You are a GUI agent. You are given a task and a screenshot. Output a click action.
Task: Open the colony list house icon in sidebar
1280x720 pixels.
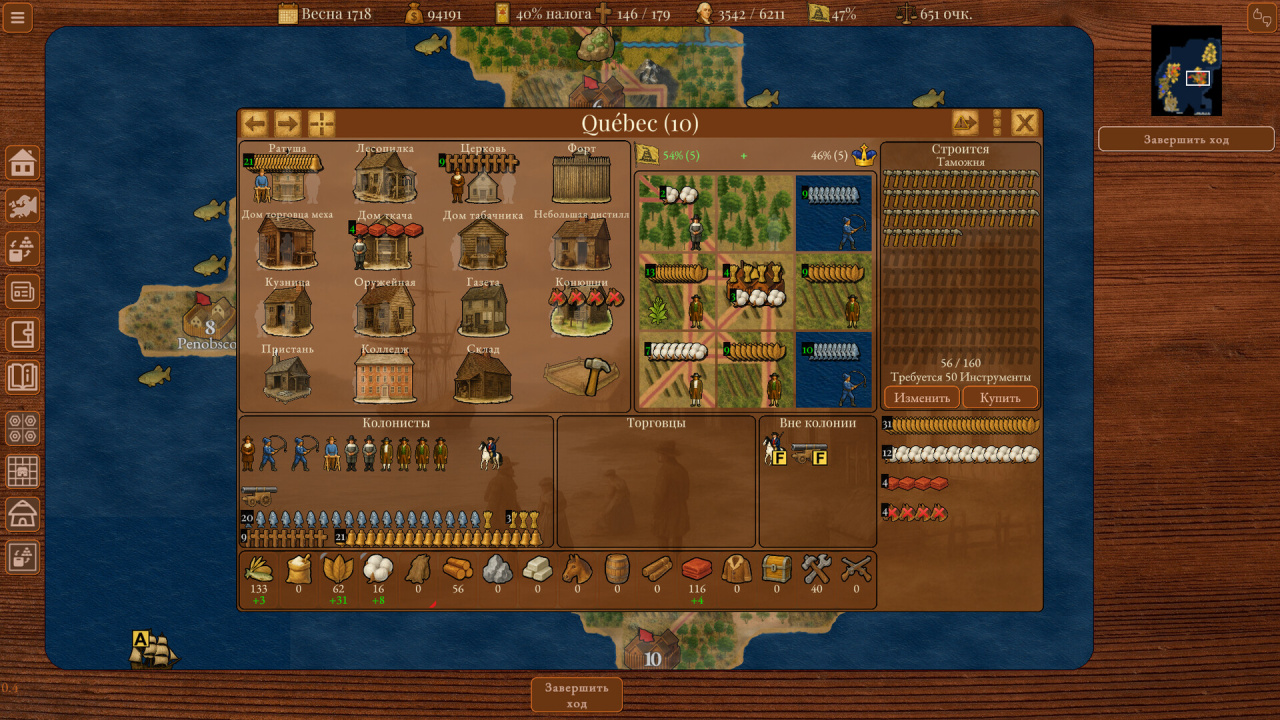[22, 162]
